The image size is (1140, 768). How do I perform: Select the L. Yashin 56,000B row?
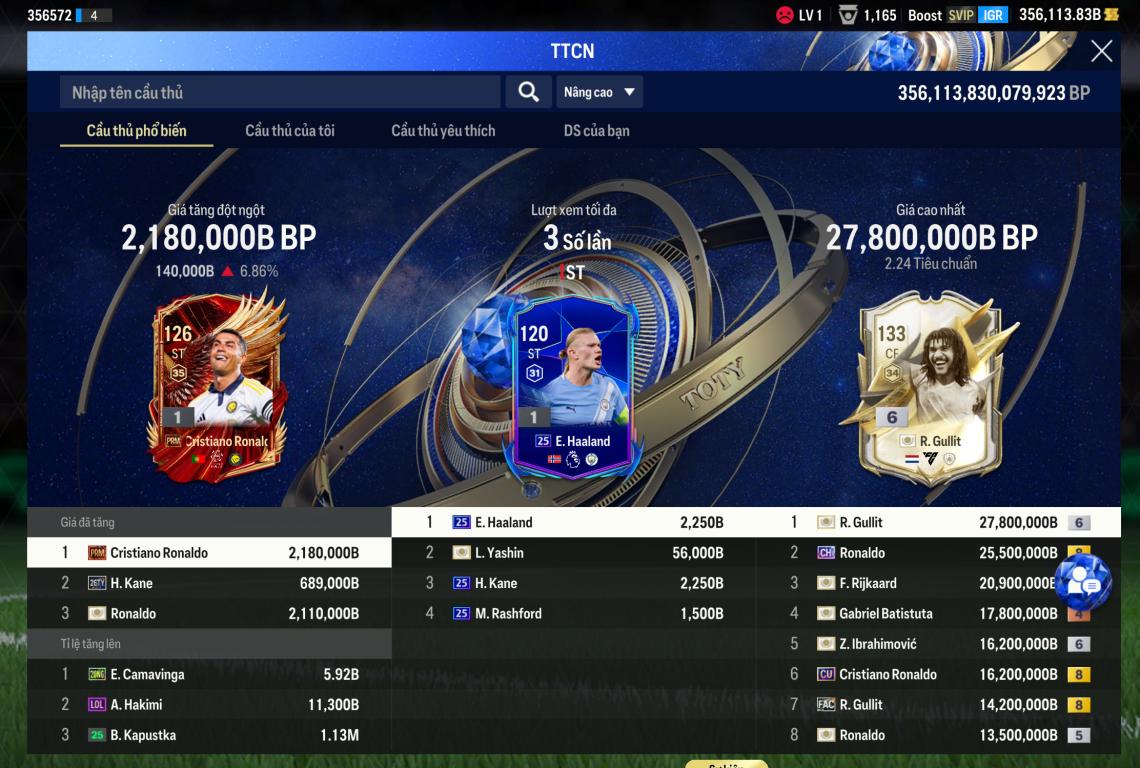point(574,553)
